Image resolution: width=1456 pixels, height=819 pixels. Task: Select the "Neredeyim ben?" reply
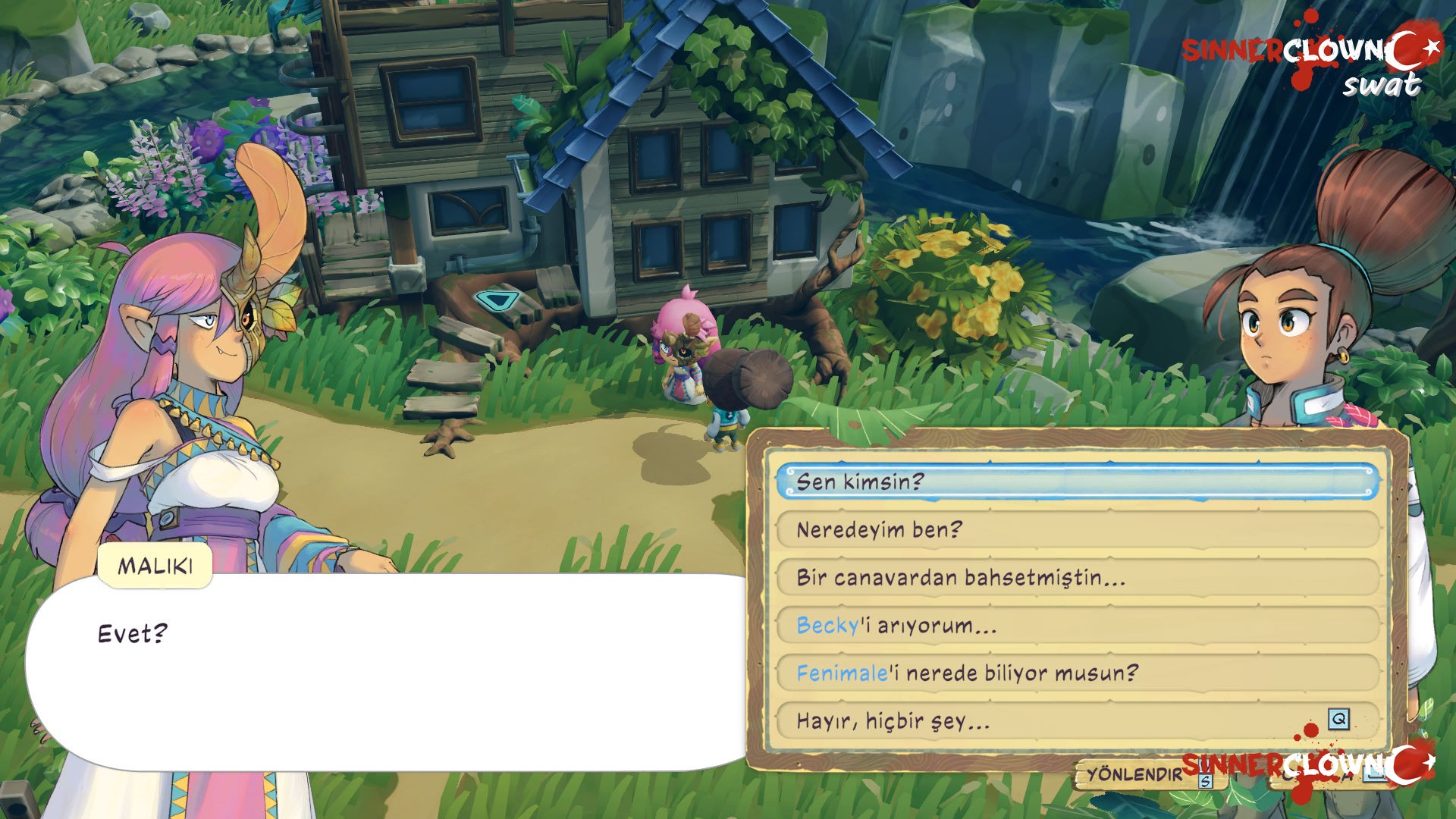click(1077, 529)
